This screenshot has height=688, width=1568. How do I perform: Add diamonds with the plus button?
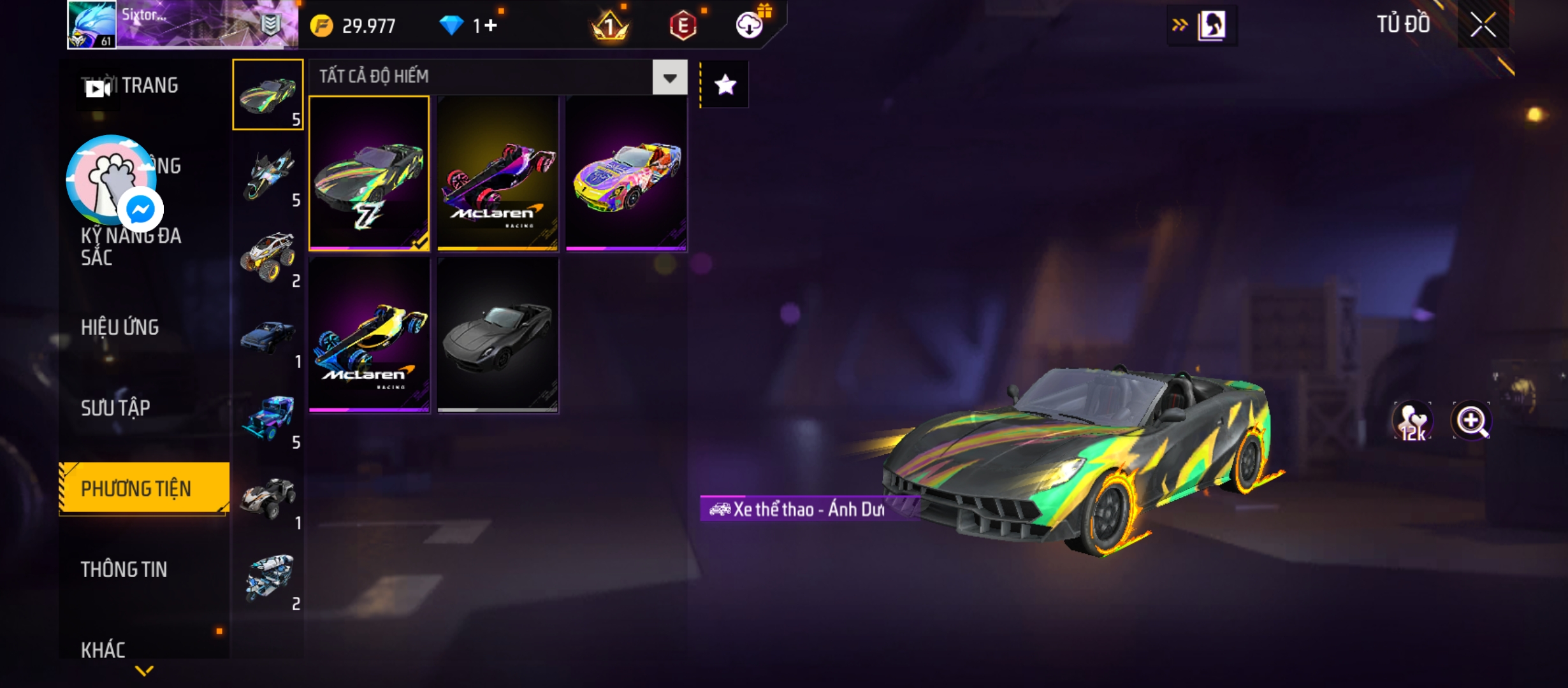click(x=491, y=25)
